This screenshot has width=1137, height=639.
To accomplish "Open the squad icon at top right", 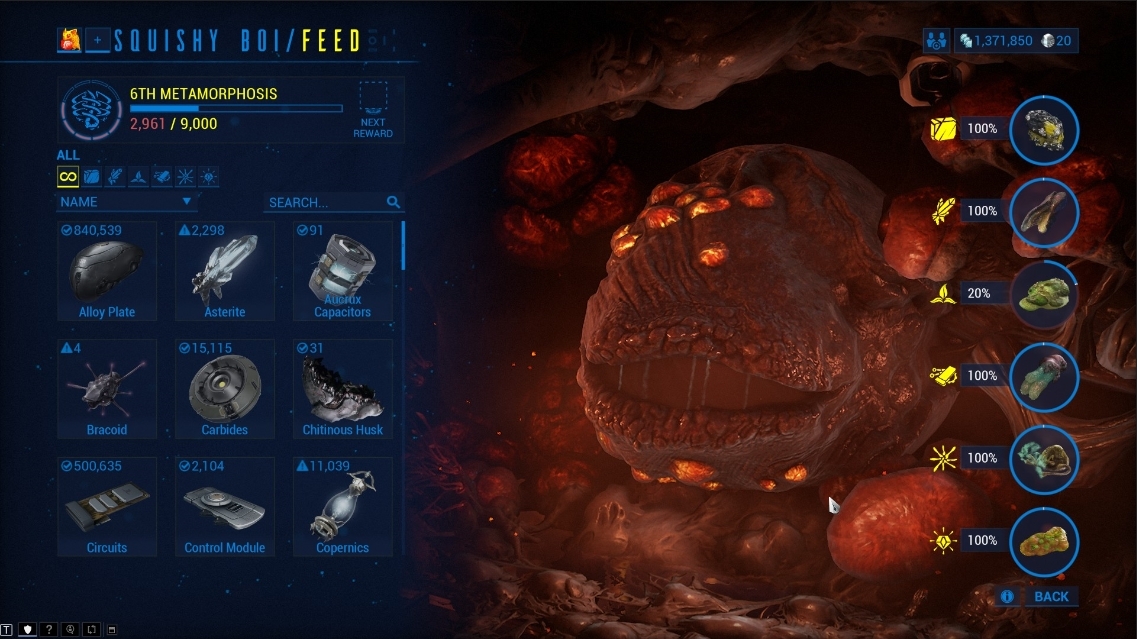I will click(x=937, y=41).
